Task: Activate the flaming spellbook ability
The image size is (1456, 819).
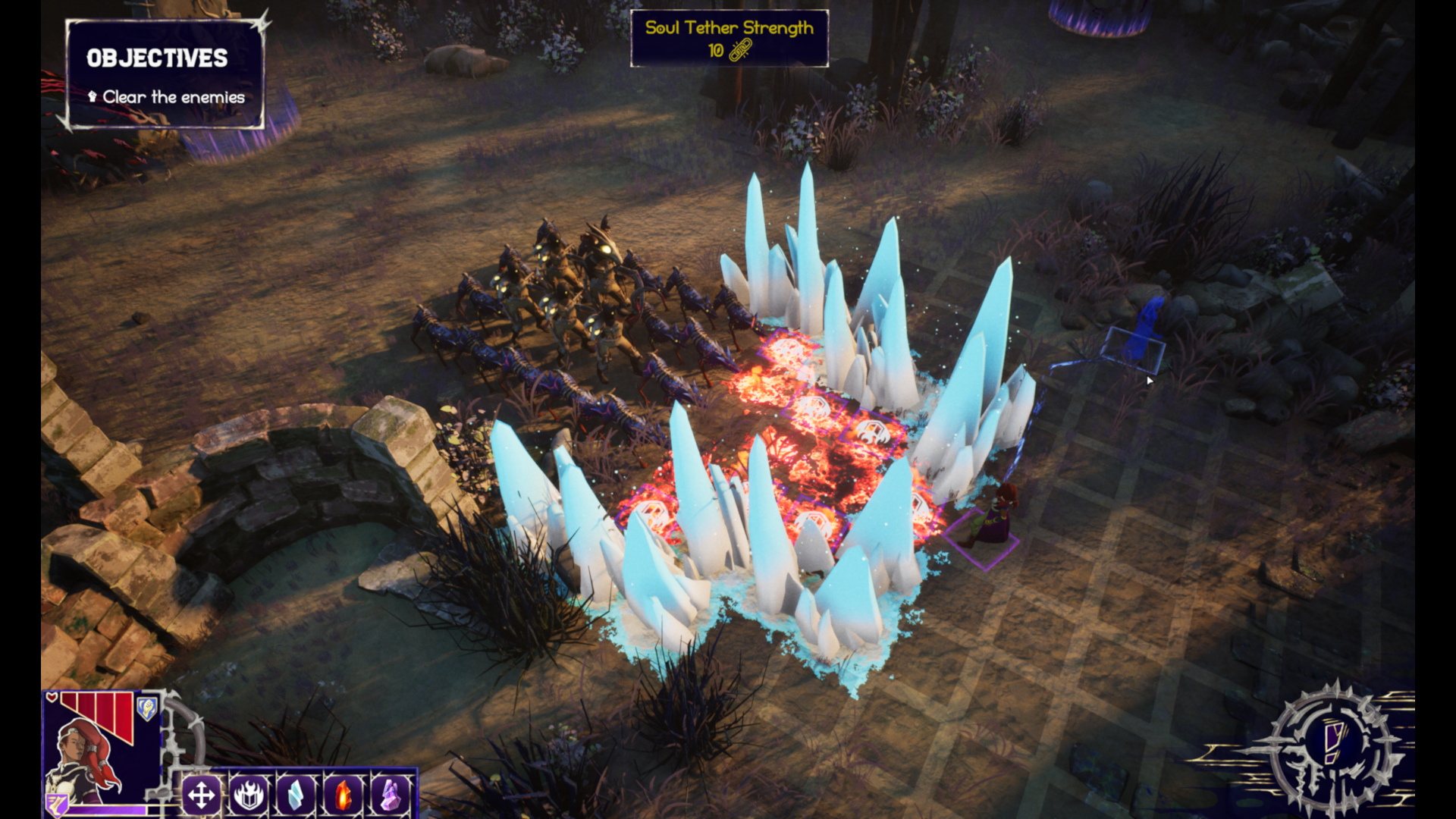Action: 249,795
